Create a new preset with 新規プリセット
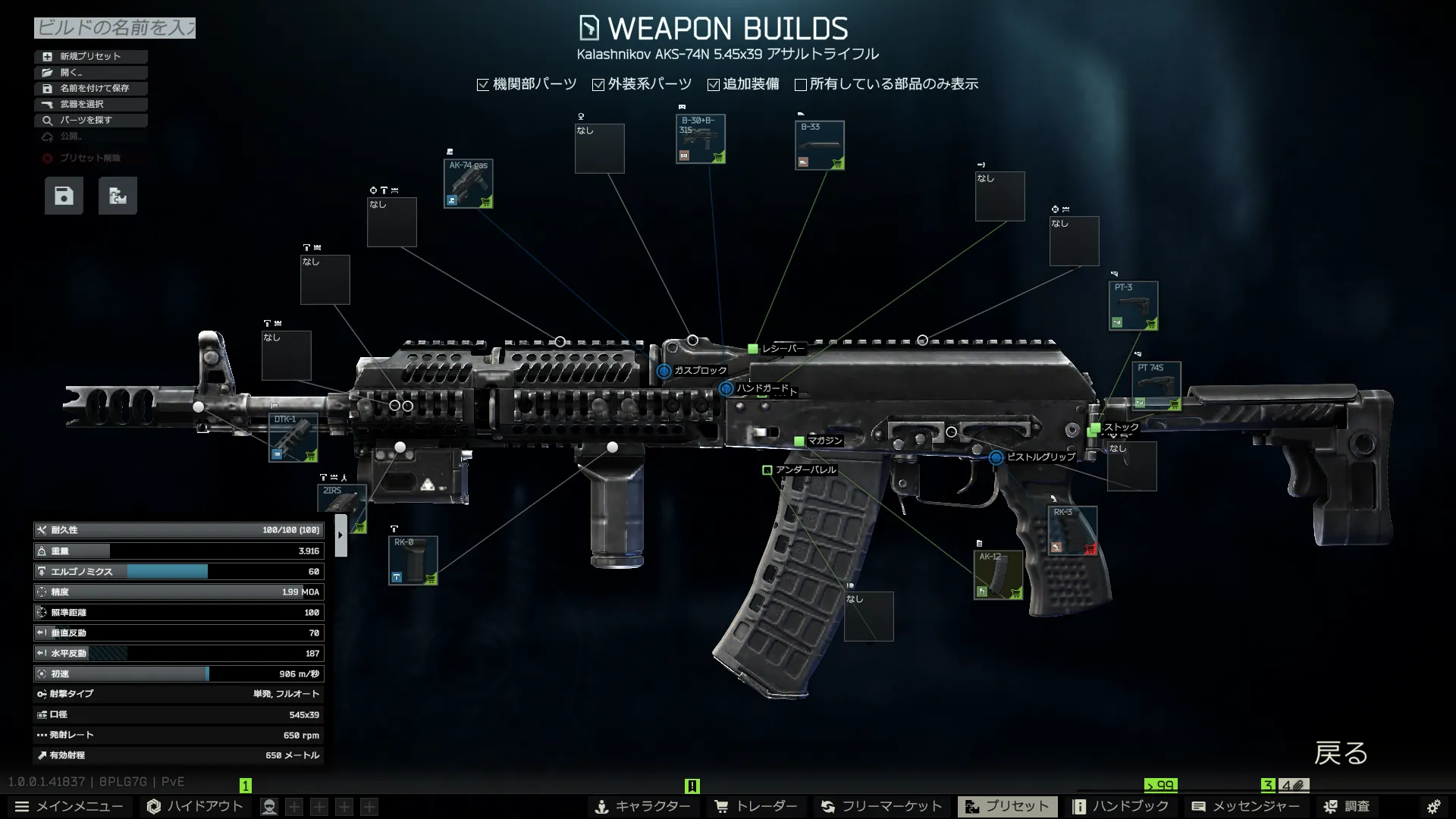Image resolution: width=1456 pixels, height=819 pixels. pos(90,56)
